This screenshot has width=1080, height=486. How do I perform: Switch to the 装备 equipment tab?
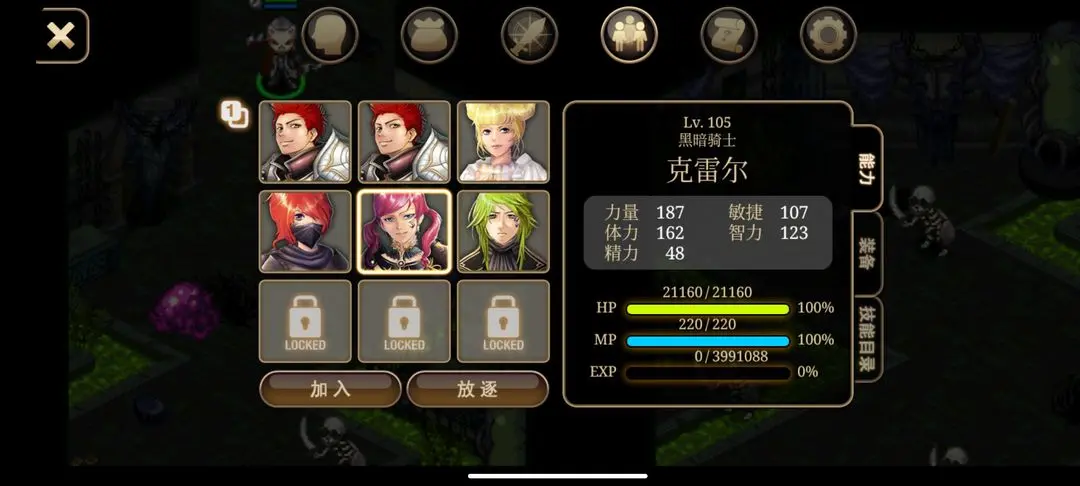point(867,254)
